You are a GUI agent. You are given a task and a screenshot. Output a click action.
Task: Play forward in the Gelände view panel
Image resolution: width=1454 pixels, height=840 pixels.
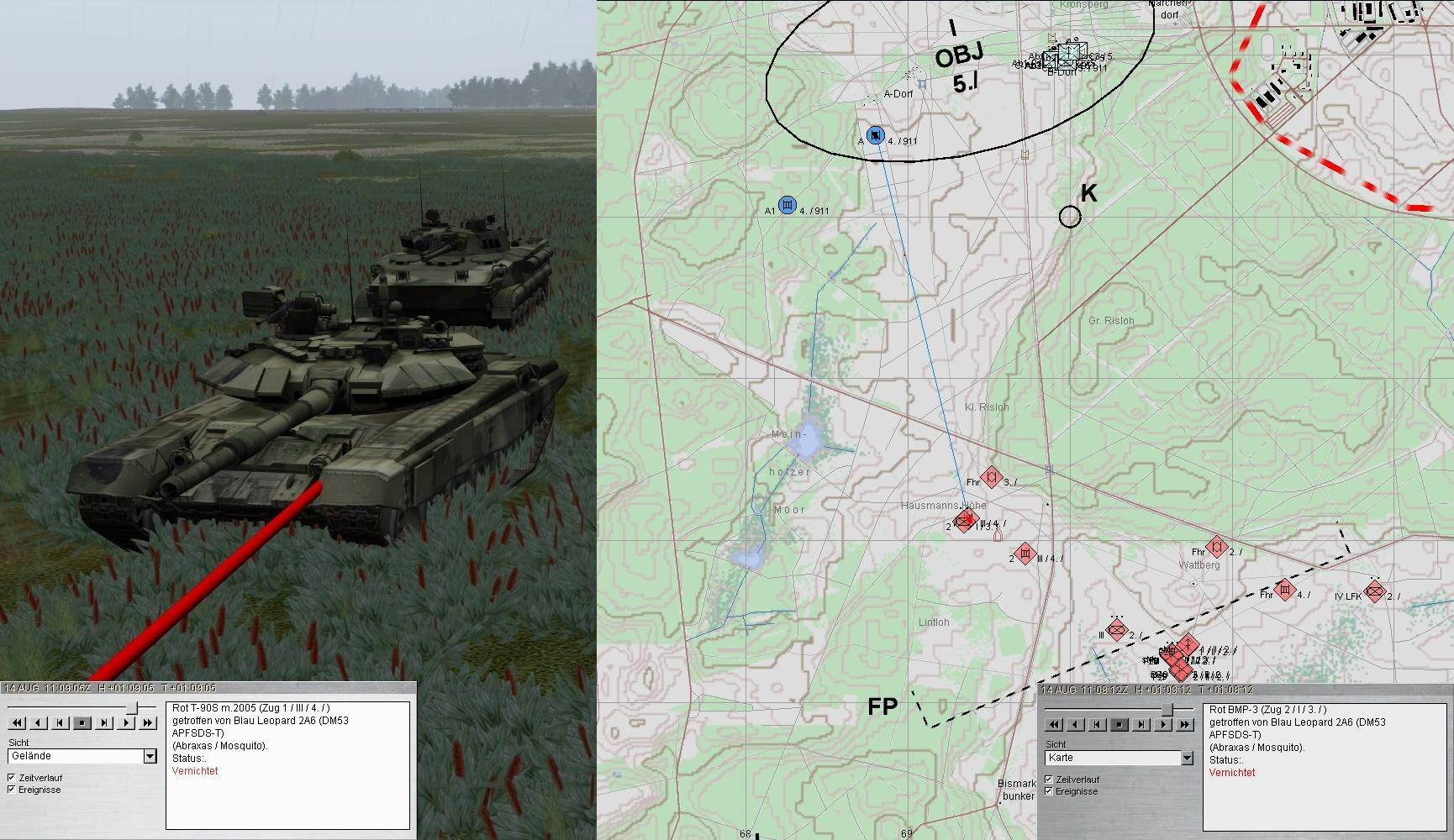126,722
